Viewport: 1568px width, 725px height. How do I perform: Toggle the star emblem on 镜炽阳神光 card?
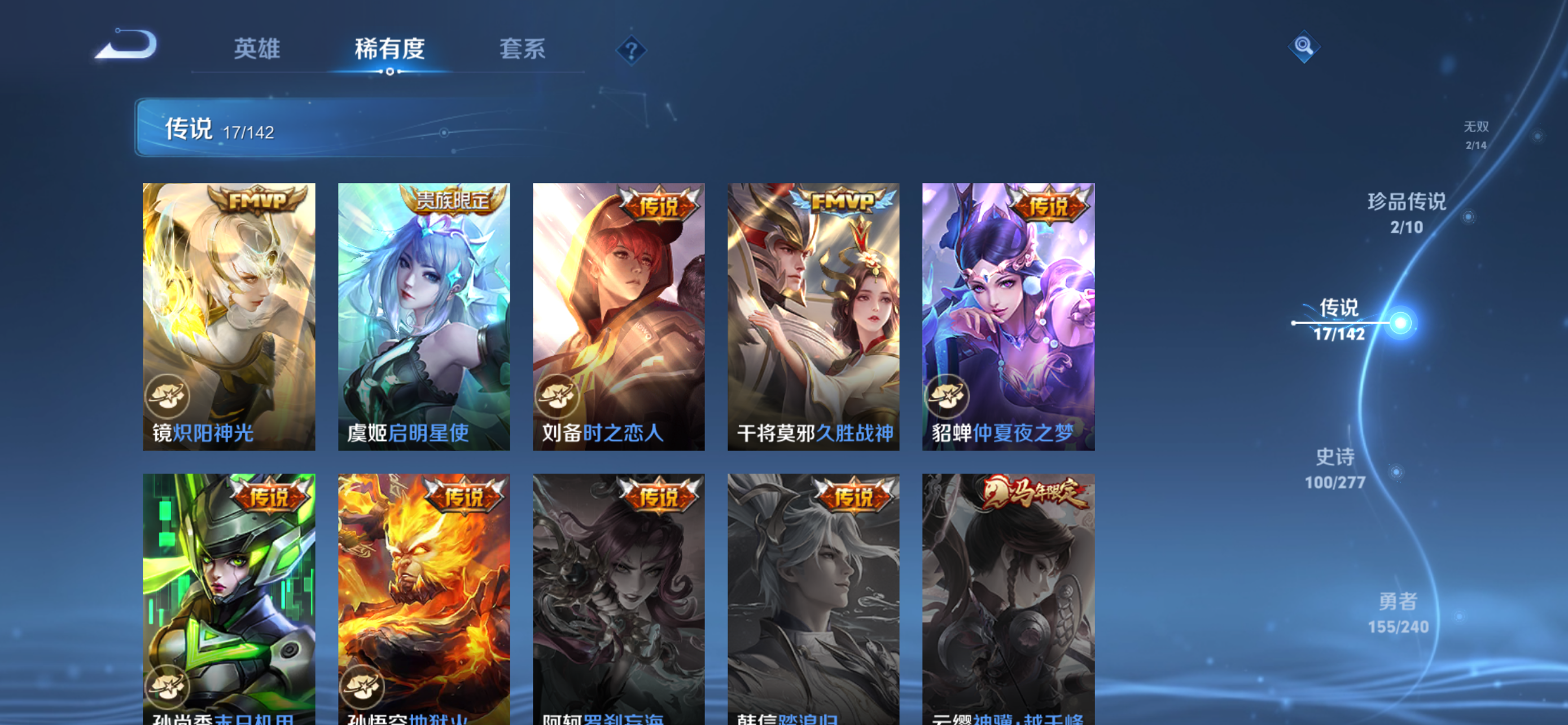169,396
